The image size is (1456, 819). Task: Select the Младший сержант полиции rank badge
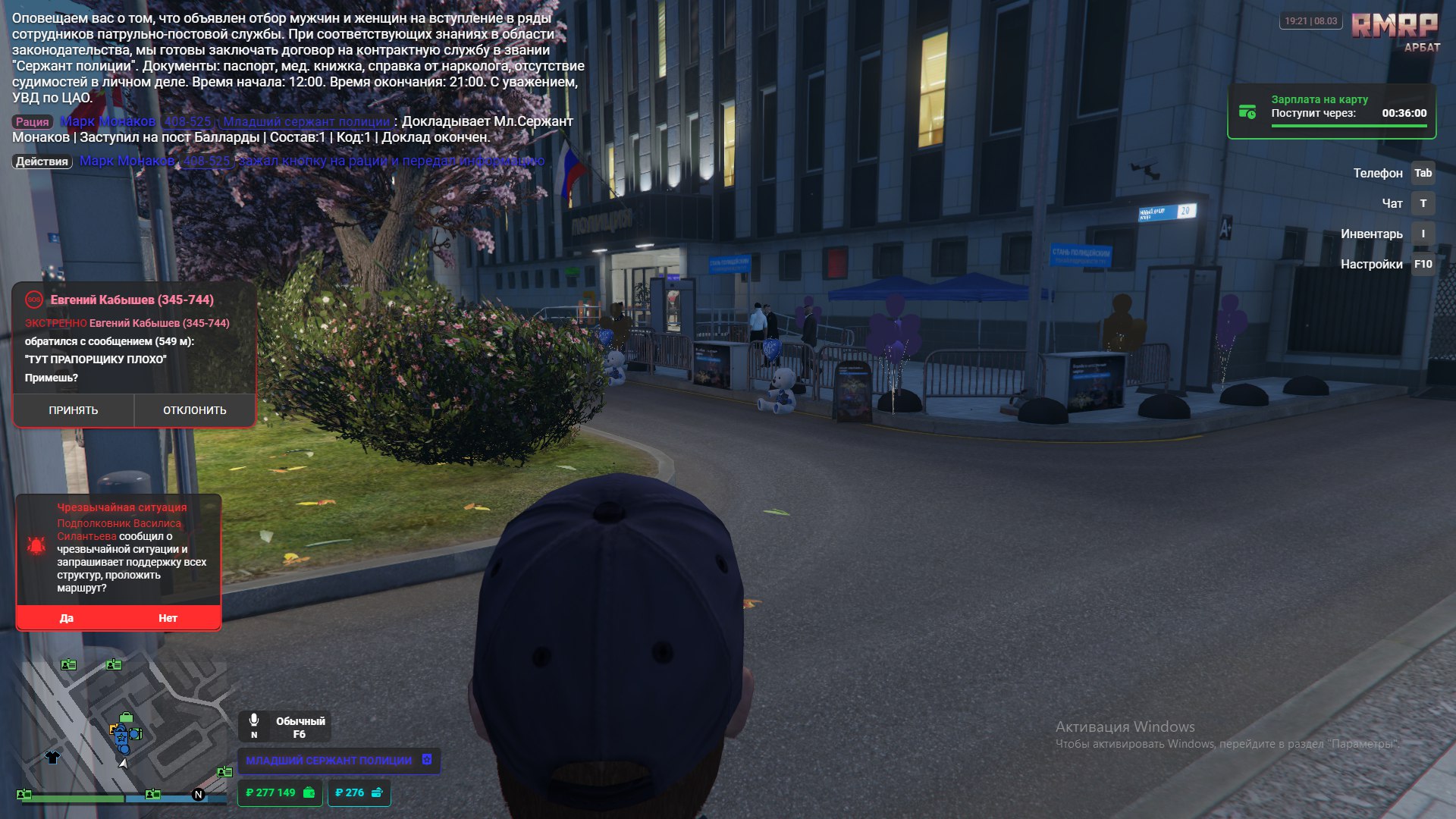point(338,761)
